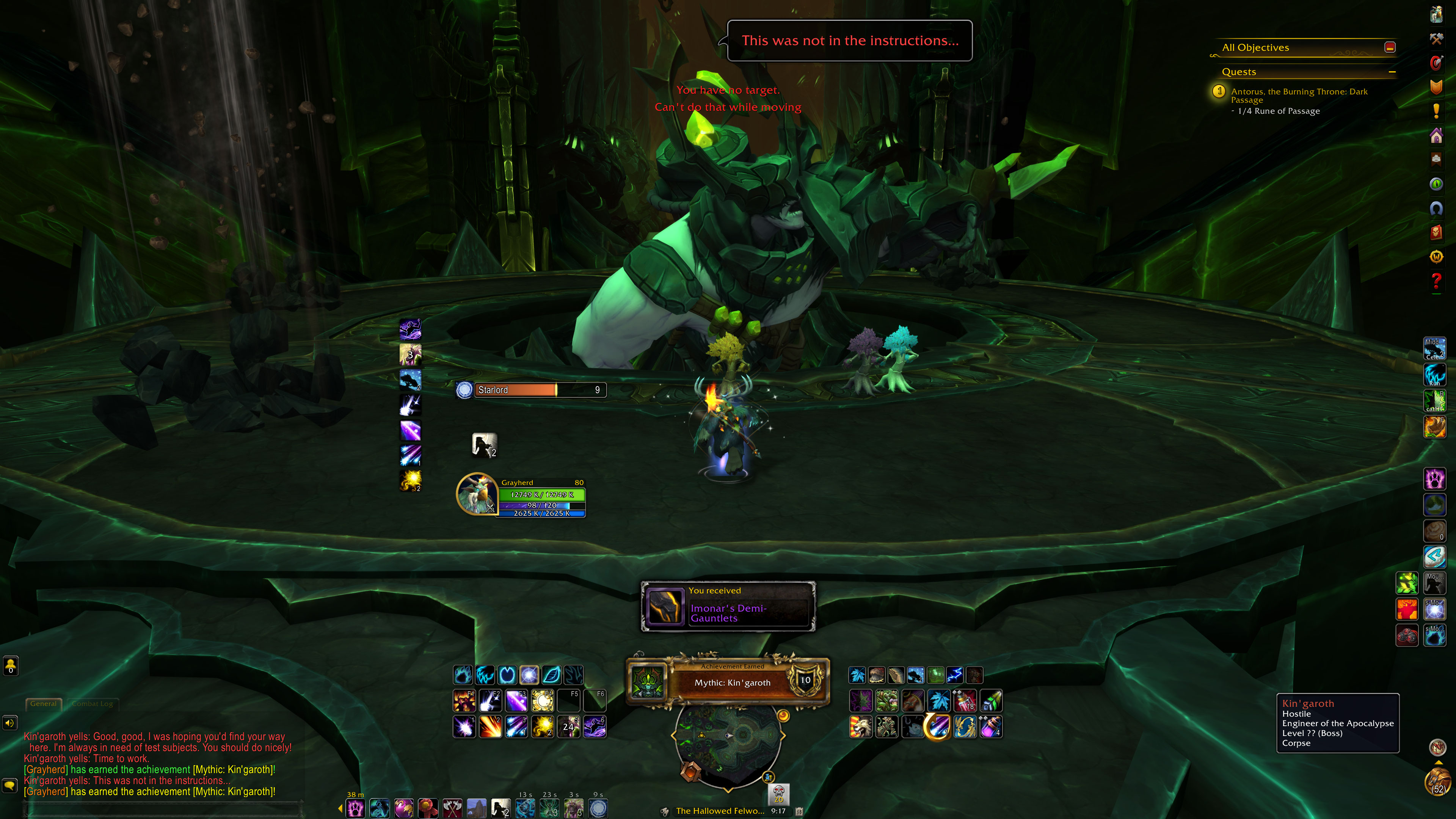Click the Imonar's Demi-Gauntlets loot toast
Viewport: 1456px width, 819px height.
728,607
